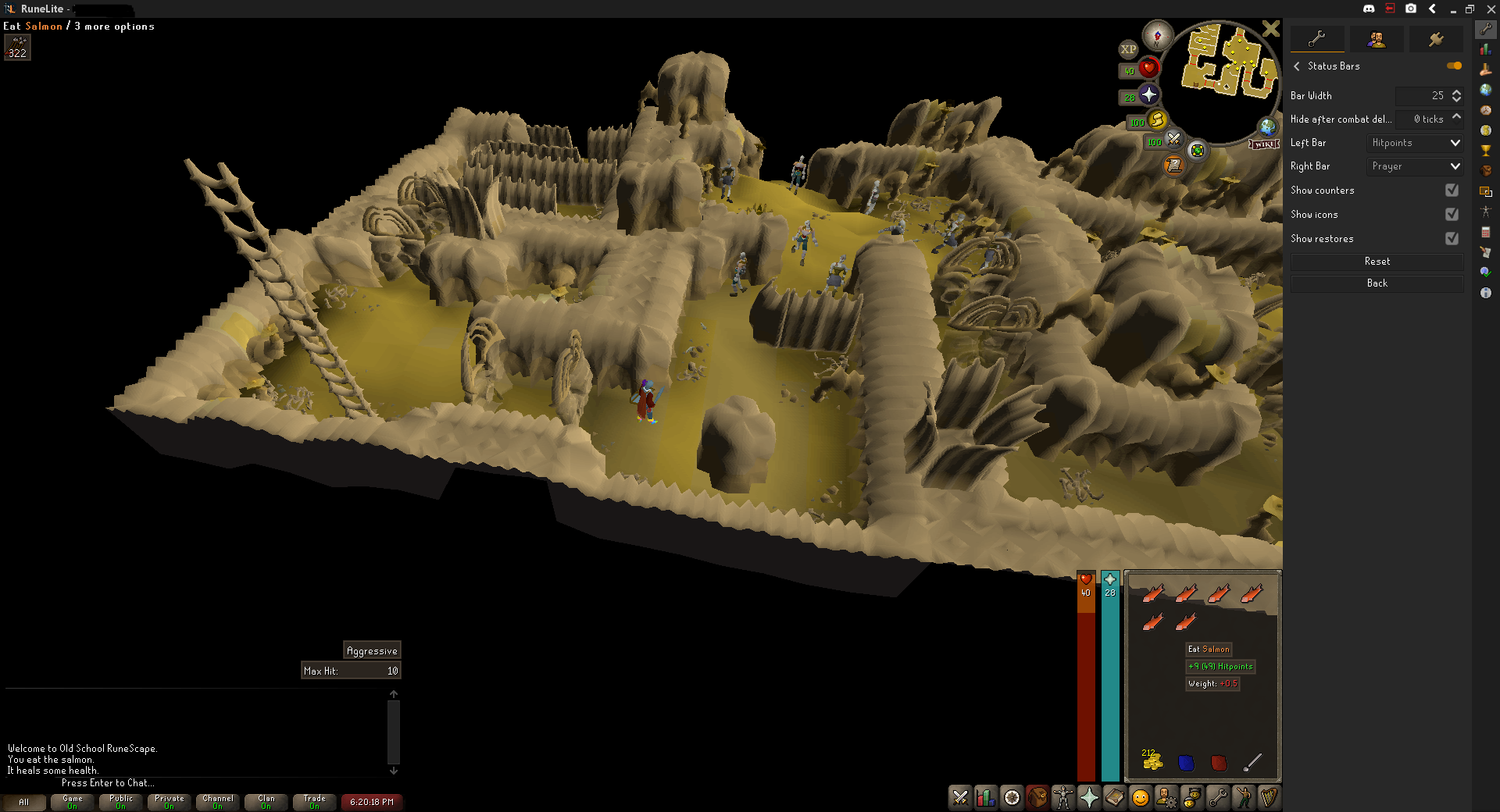
Task: Open the Skills tab
Action: 986,798
